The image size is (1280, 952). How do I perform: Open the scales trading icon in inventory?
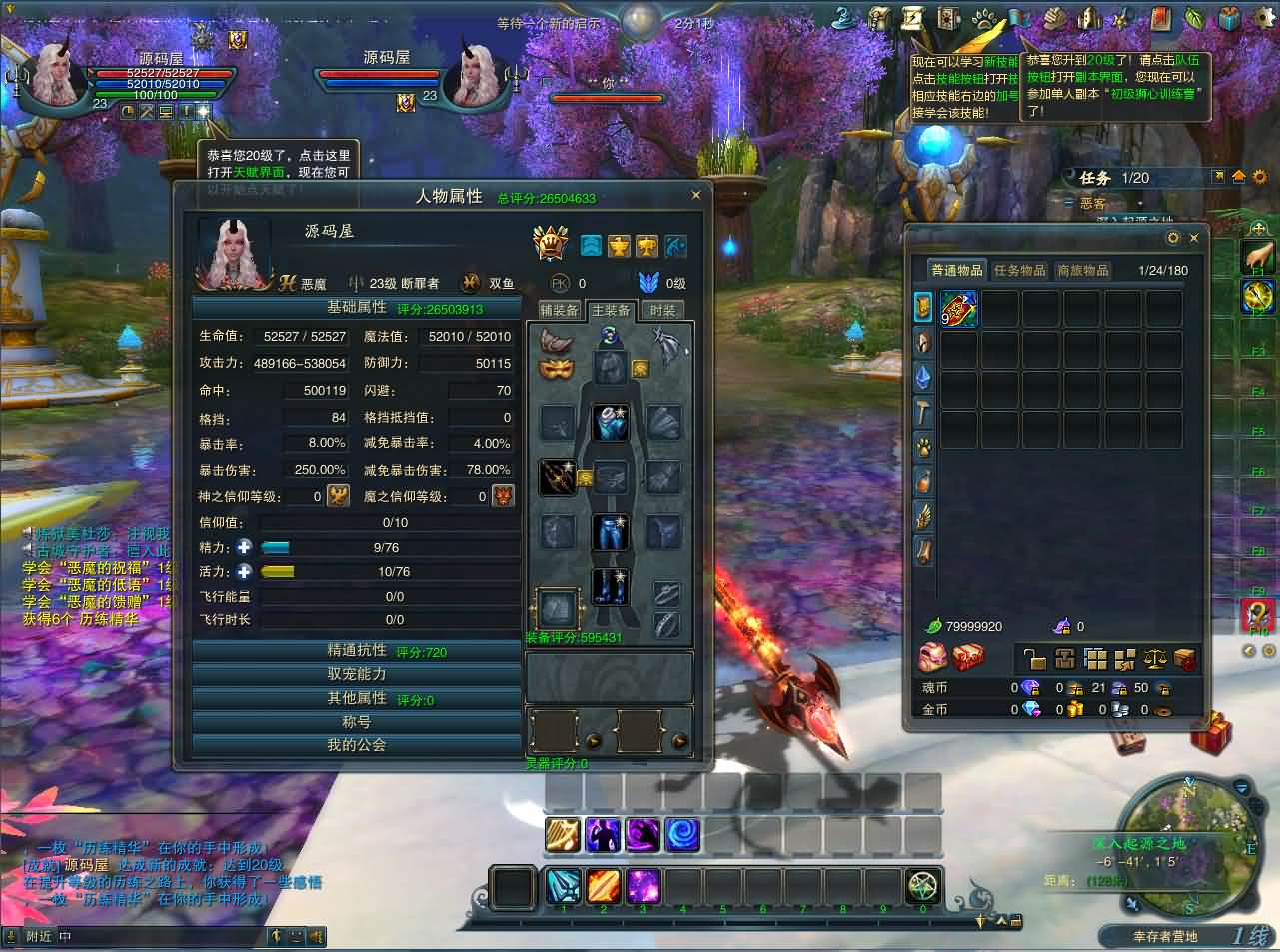(1156, 658)
